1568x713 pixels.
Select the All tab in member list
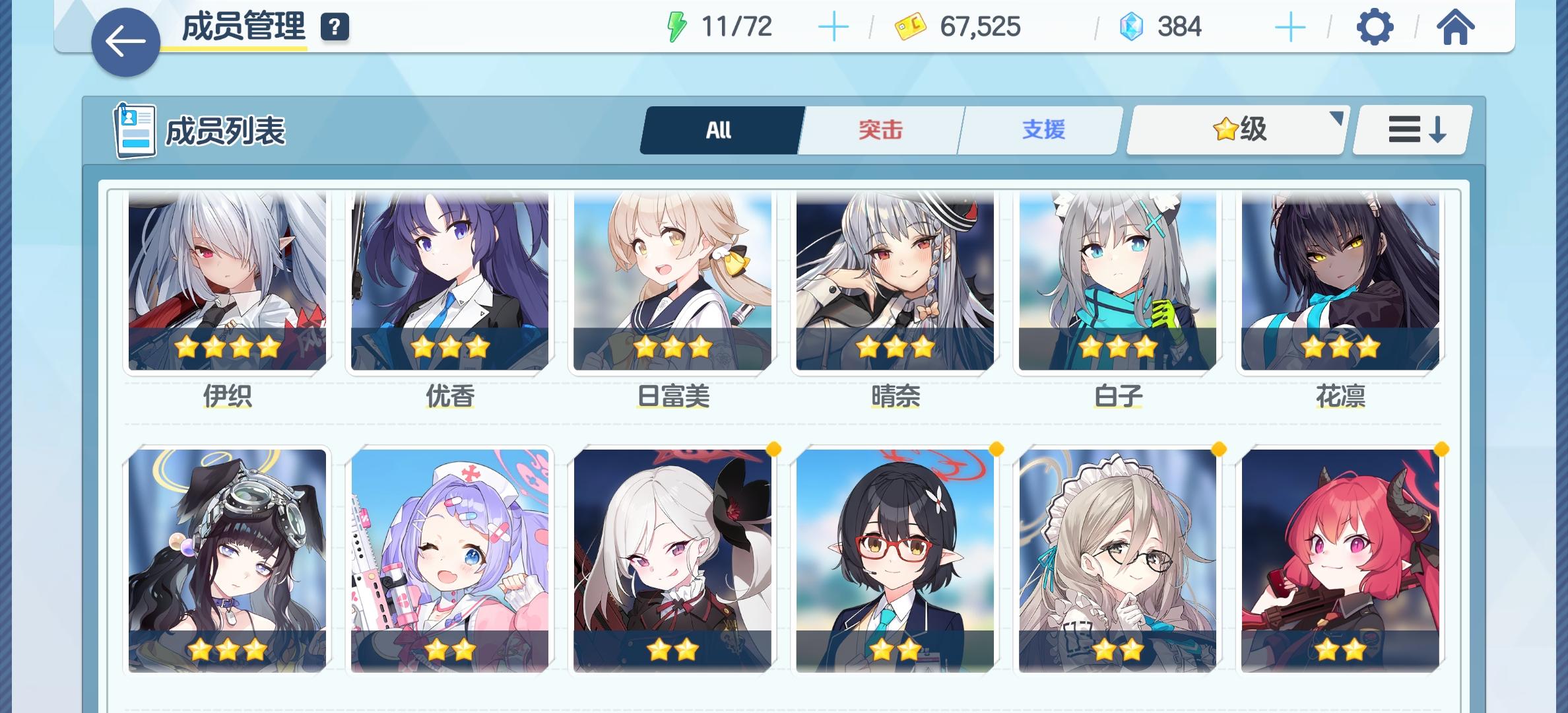[x=719, y=129]
